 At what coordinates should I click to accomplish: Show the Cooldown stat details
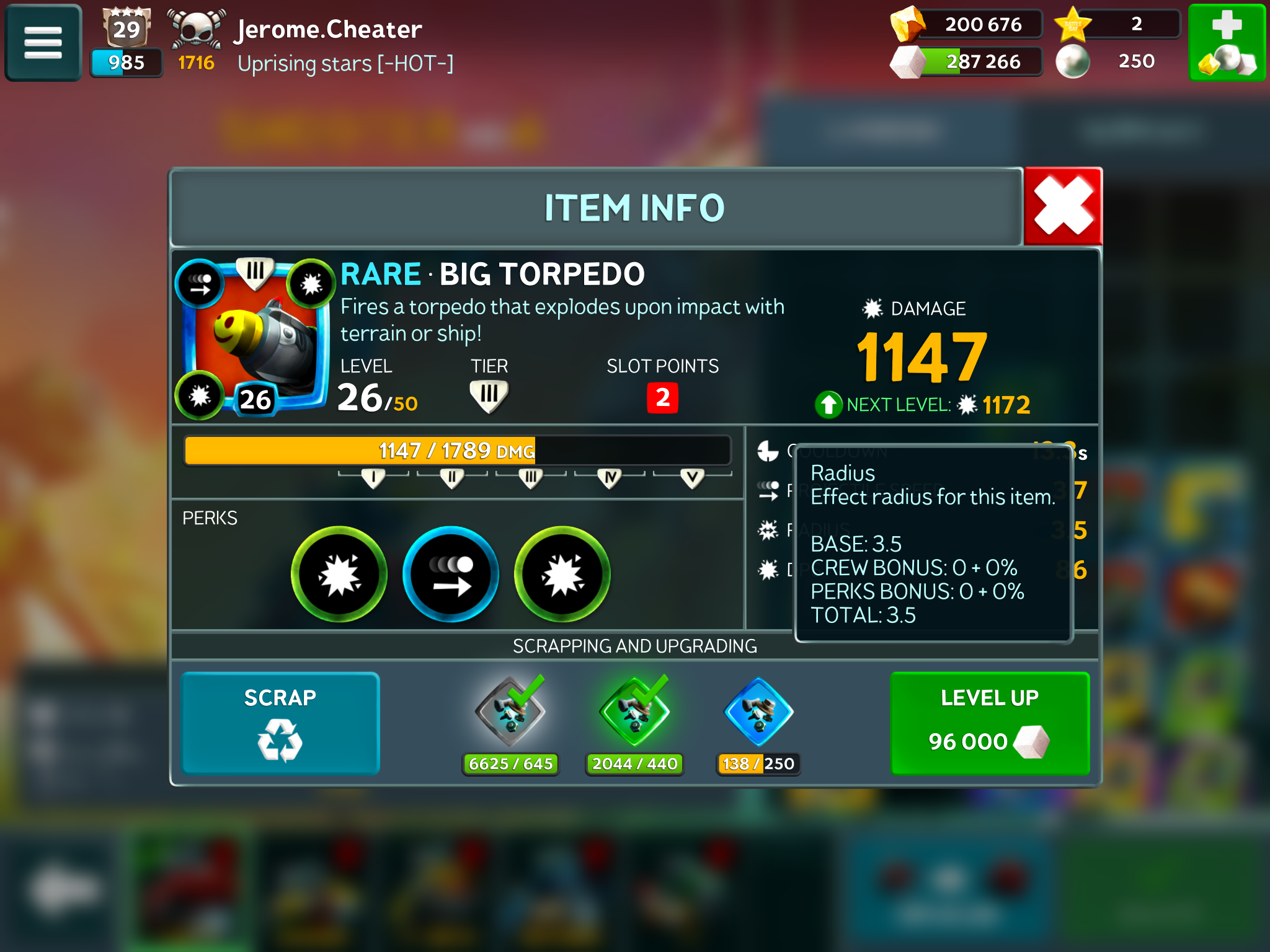click(769, 451)
